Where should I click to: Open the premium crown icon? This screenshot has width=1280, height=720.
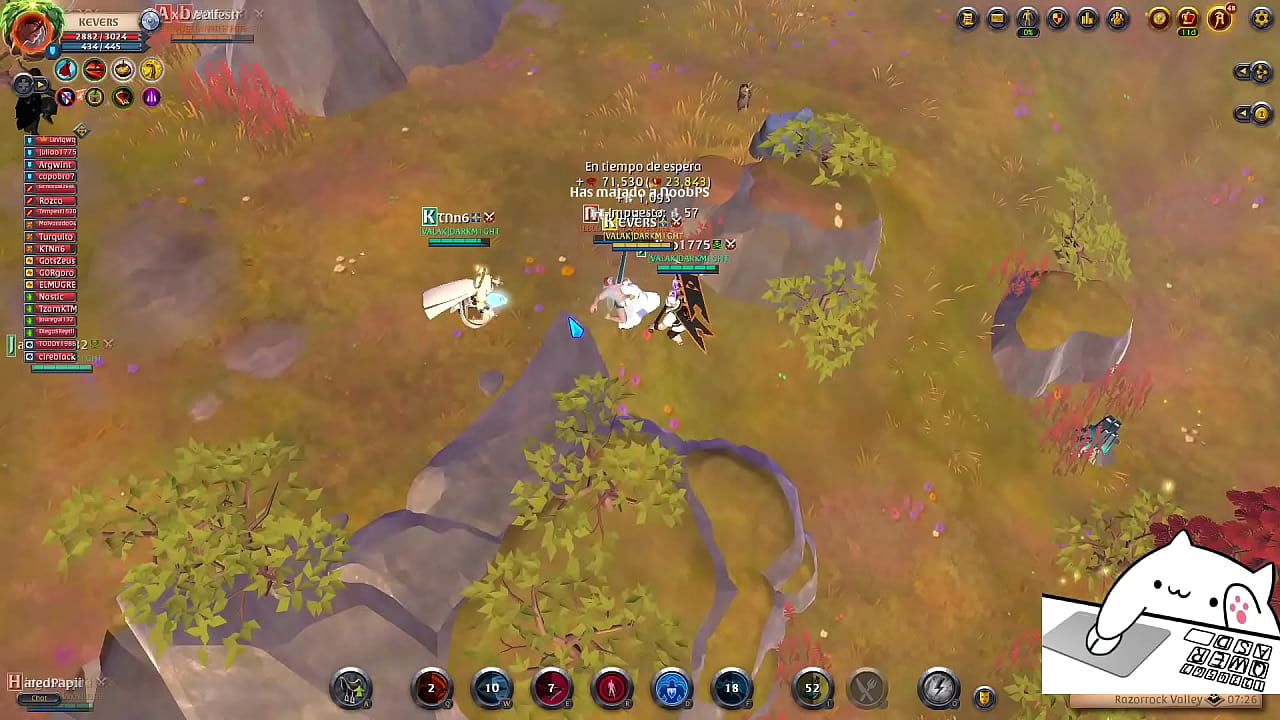point(1188,18)
